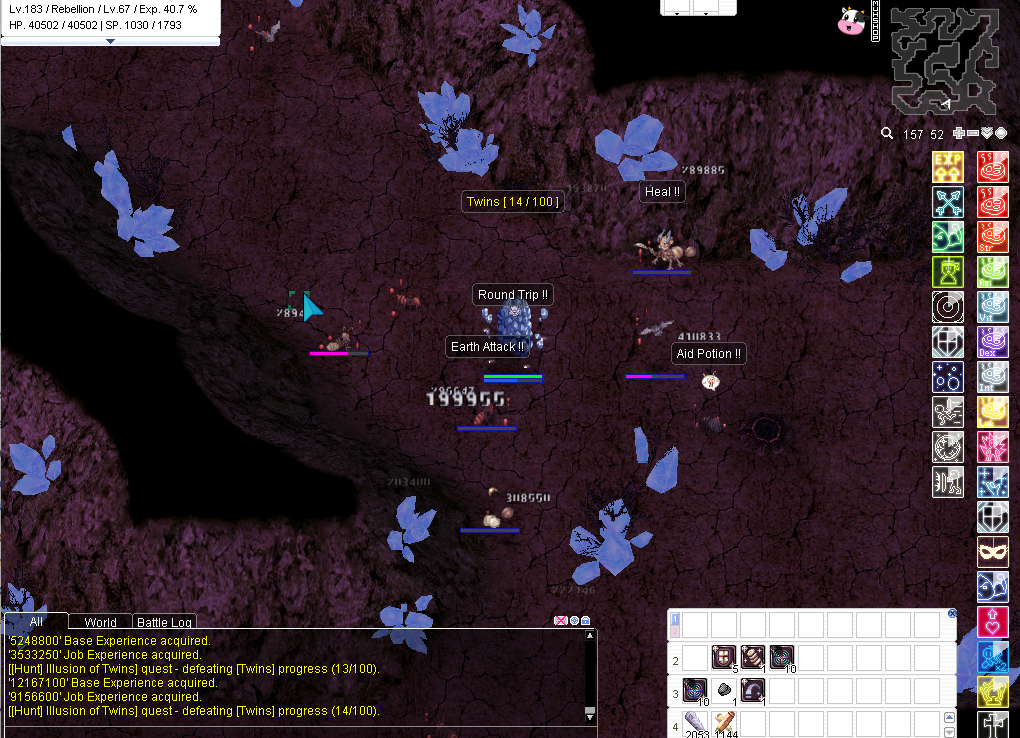Viewport: 1020px width, 738px height.
Task: Activate the curved hook skill slot
Action: [752, 690]
